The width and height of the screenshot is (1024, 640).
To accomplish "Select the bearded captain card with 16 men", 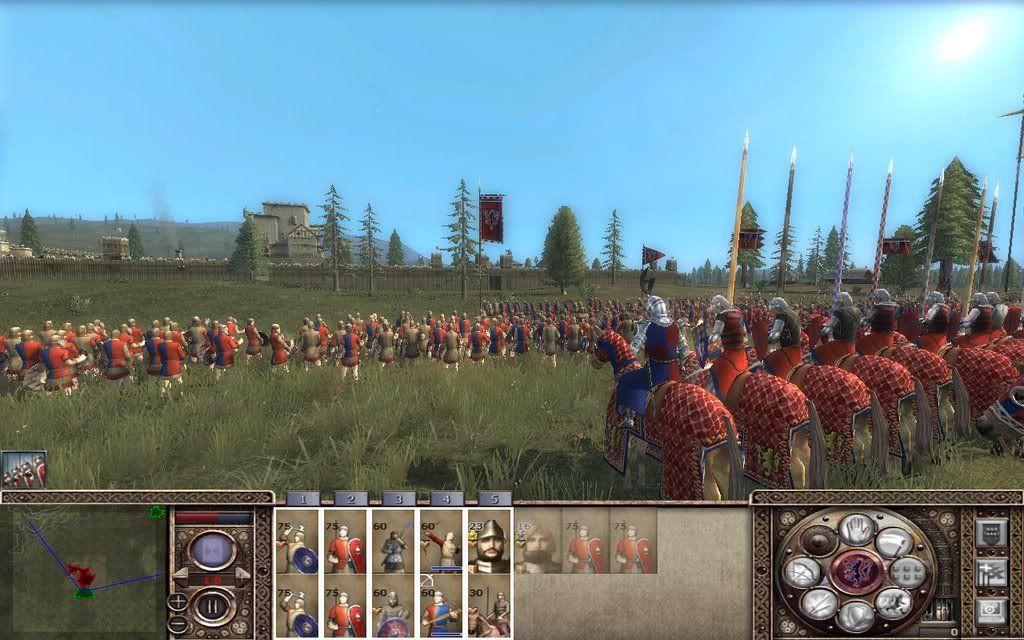I will [537, 542].
